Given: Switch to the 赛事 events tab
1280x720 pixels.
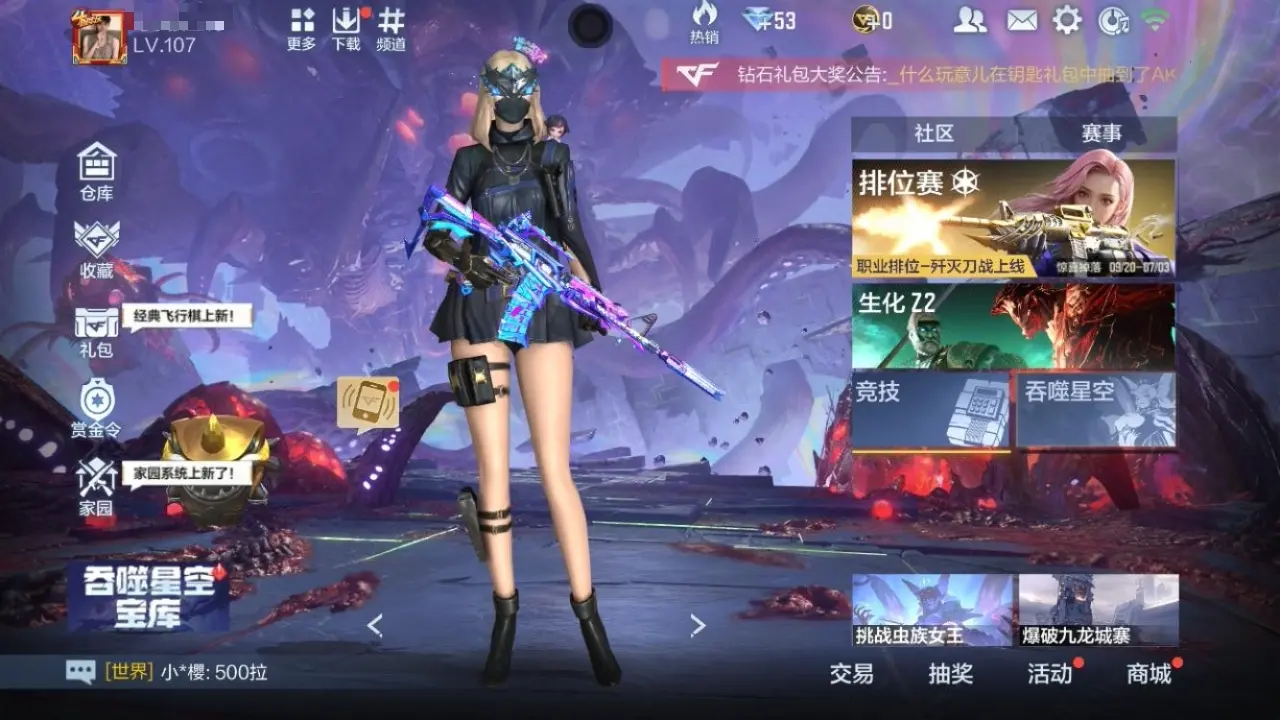Looking at the screenshot, I should pos(1100,133).
